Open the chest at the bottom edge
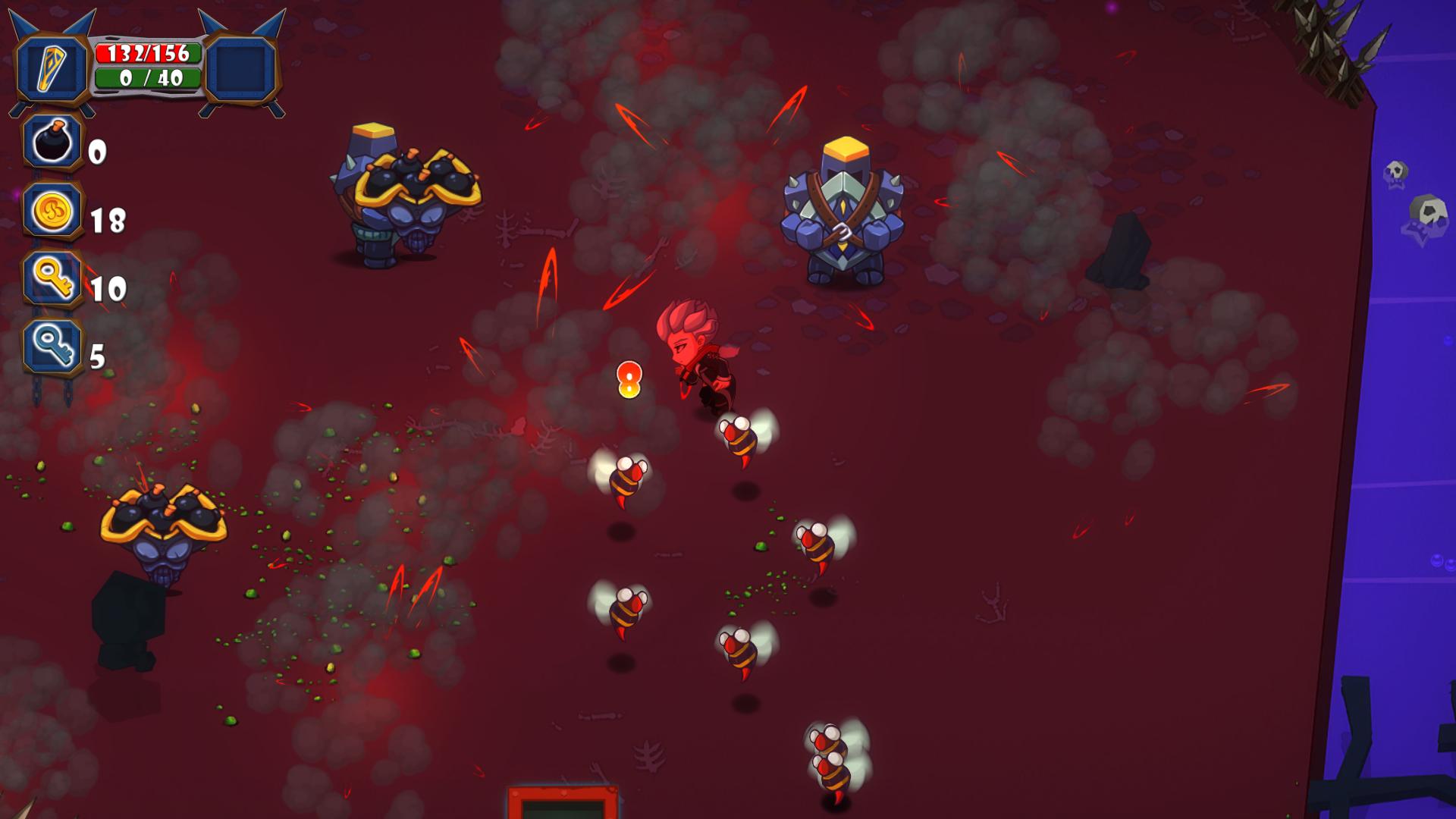The height and width of the screenshot is (819, 1456). [x=561, y=804]
